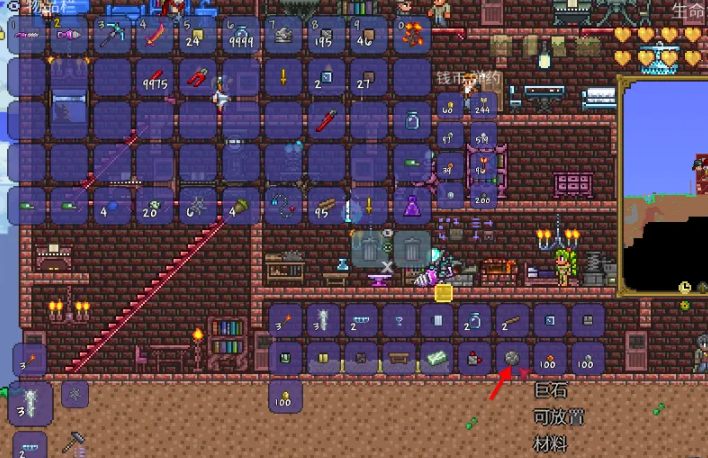
Task: Open the minimap
Action: pyautogui.click(x=662, y=188)
